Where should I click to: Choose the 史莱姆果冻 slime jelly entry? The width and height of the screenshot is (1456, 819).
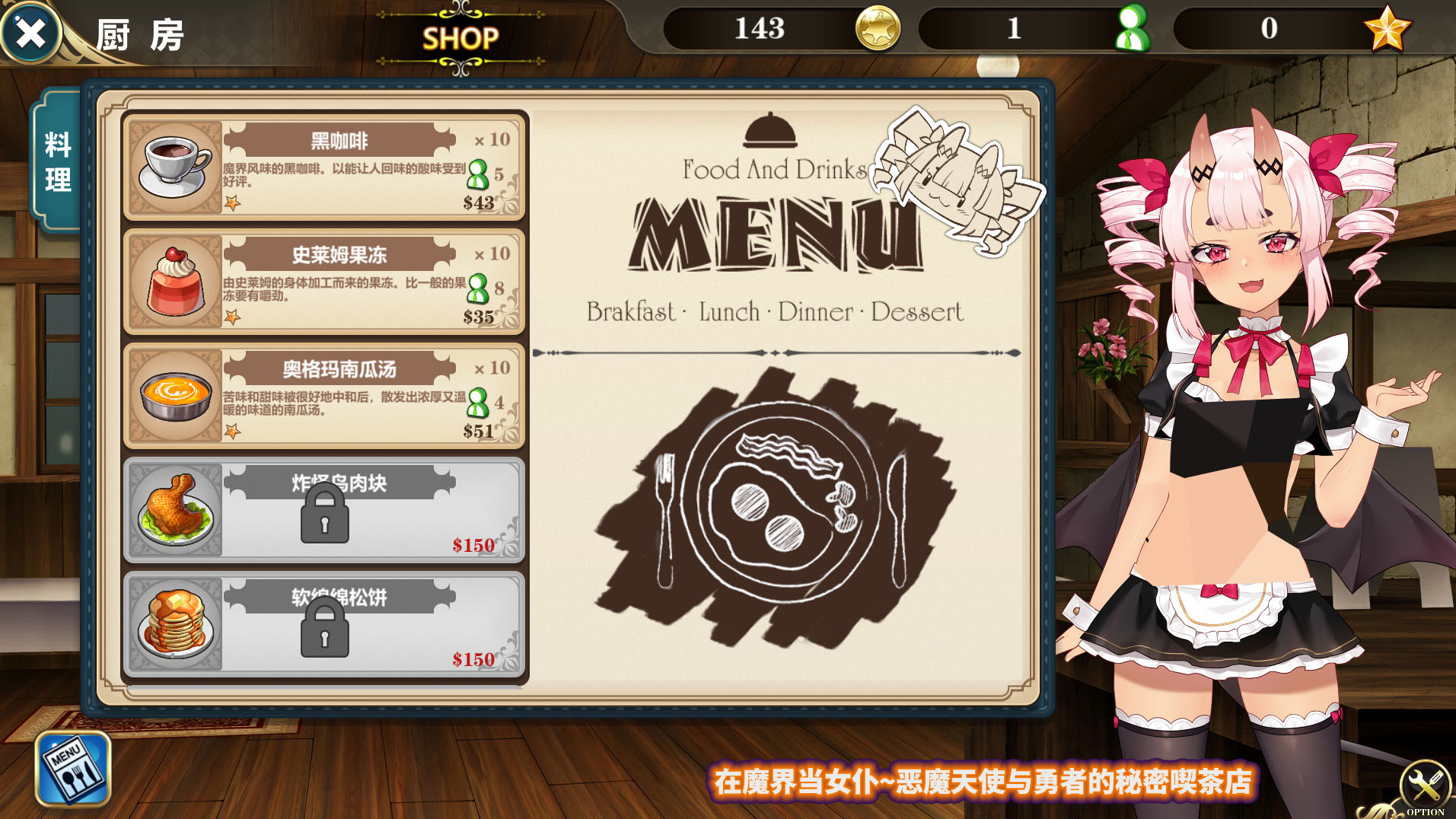click(x=325, y=282)
